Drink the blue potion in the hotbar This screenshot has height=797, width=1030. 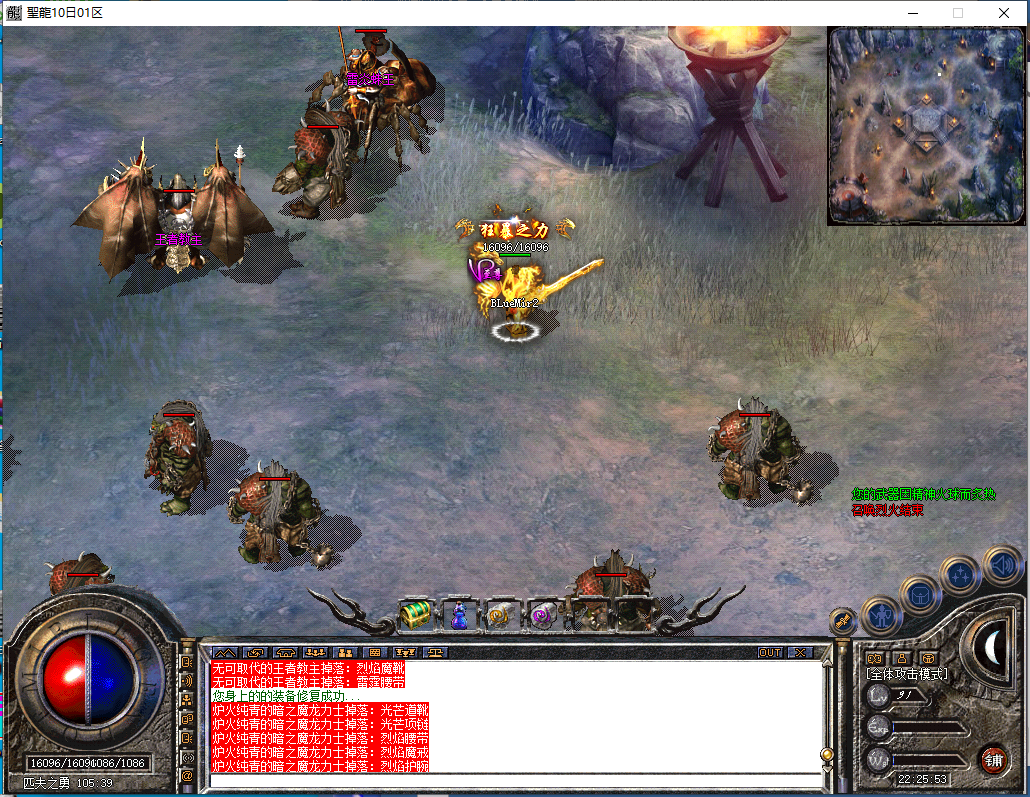[459, 615]
